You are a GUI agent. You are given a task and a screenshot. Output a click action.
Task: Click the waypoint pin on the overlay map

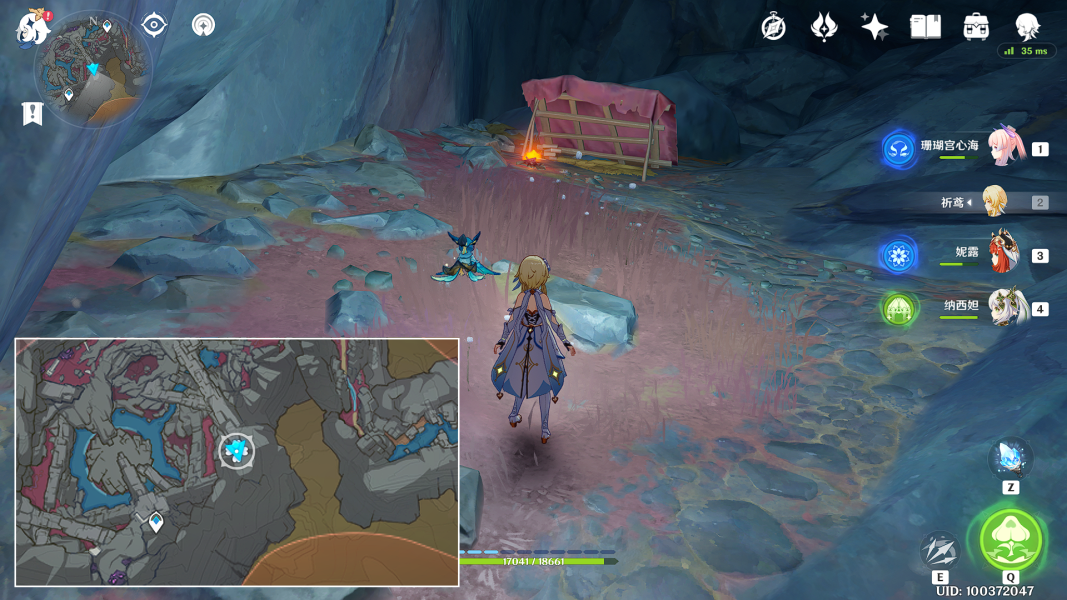pyautogui.click(x=156, y=521)
